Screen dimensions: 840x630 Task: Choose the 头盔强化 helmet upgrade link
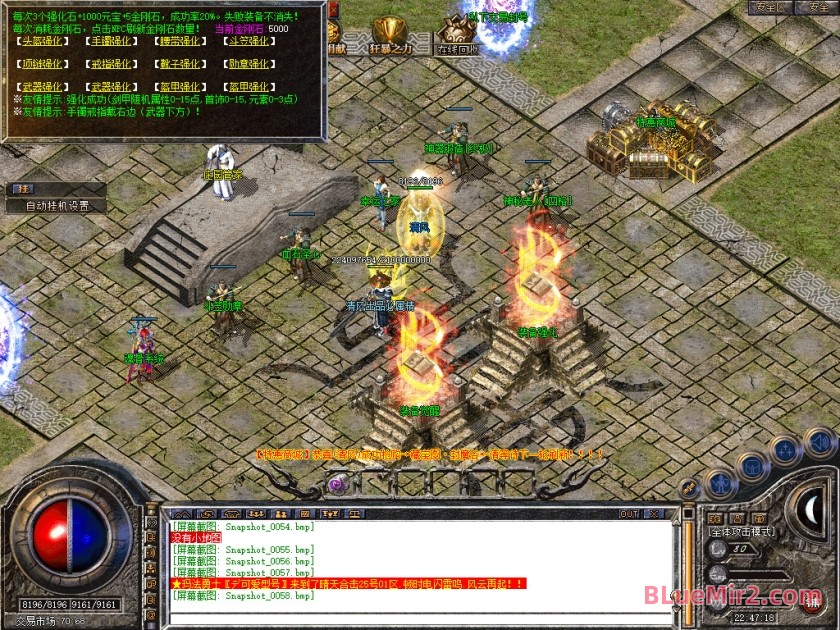coord(40,42)
